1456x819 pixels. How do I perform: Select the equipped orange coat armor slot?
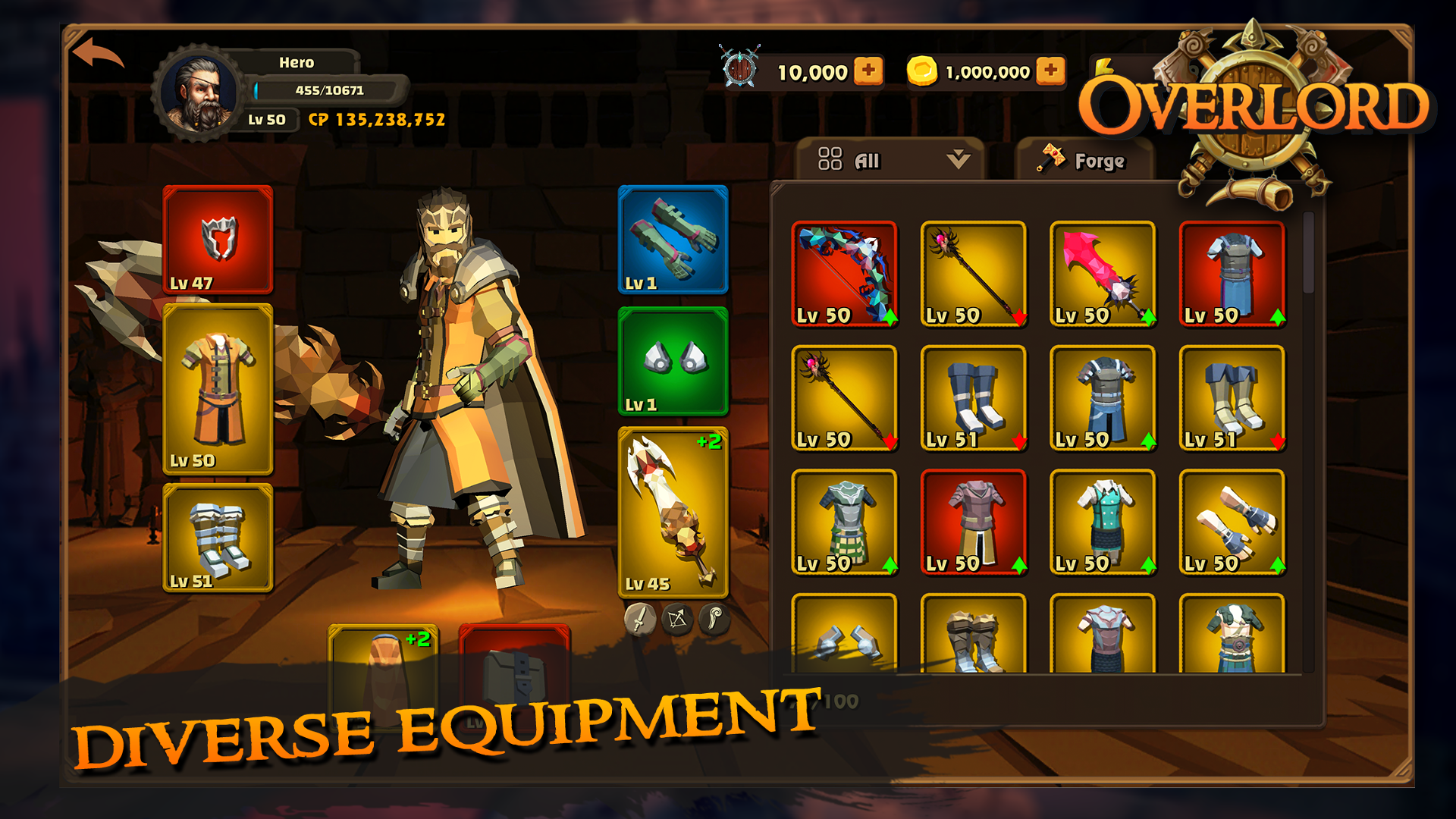tap(218, 389)
